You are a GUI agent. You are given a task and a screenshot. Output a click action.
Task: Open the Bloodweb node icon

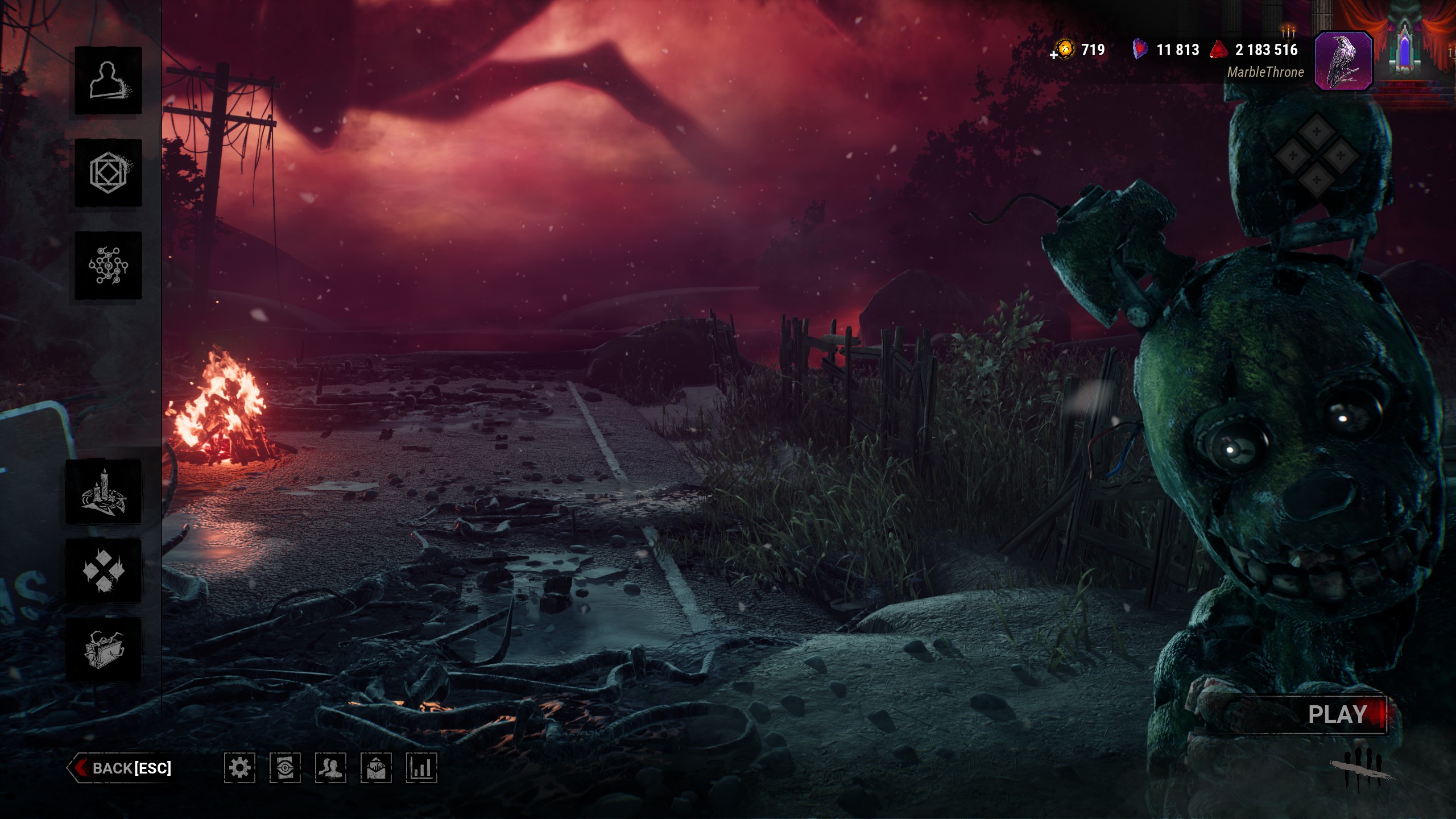pos(108,266)
